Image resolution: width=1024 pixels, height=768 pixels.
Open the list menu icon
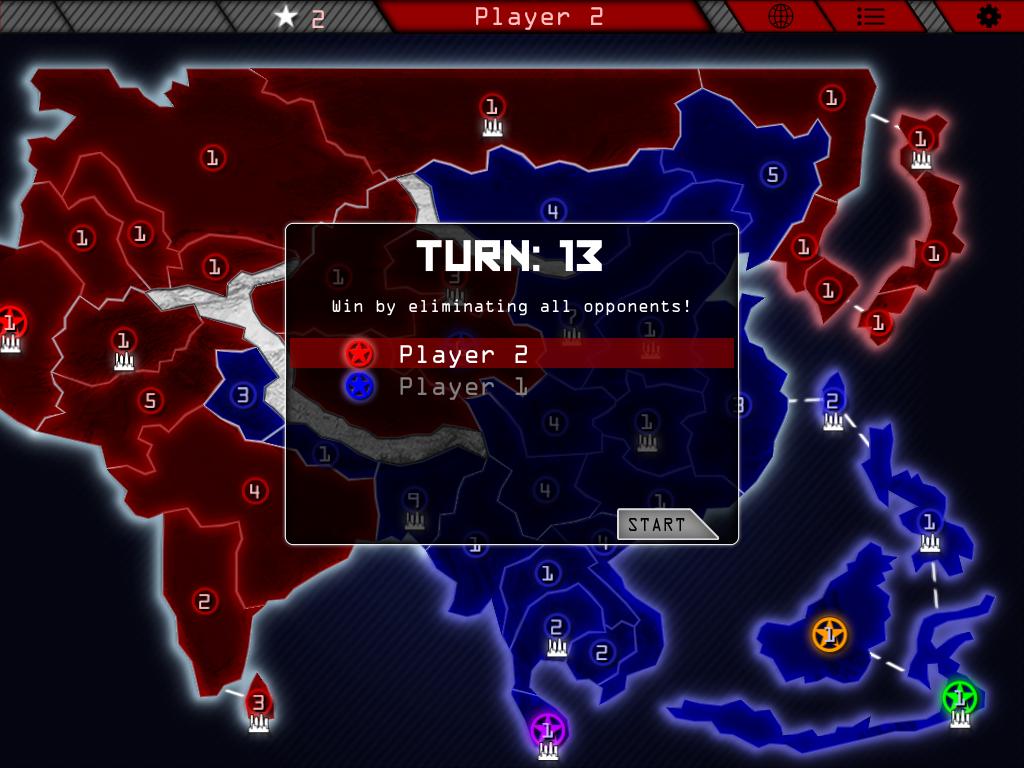tap(871, 16)
